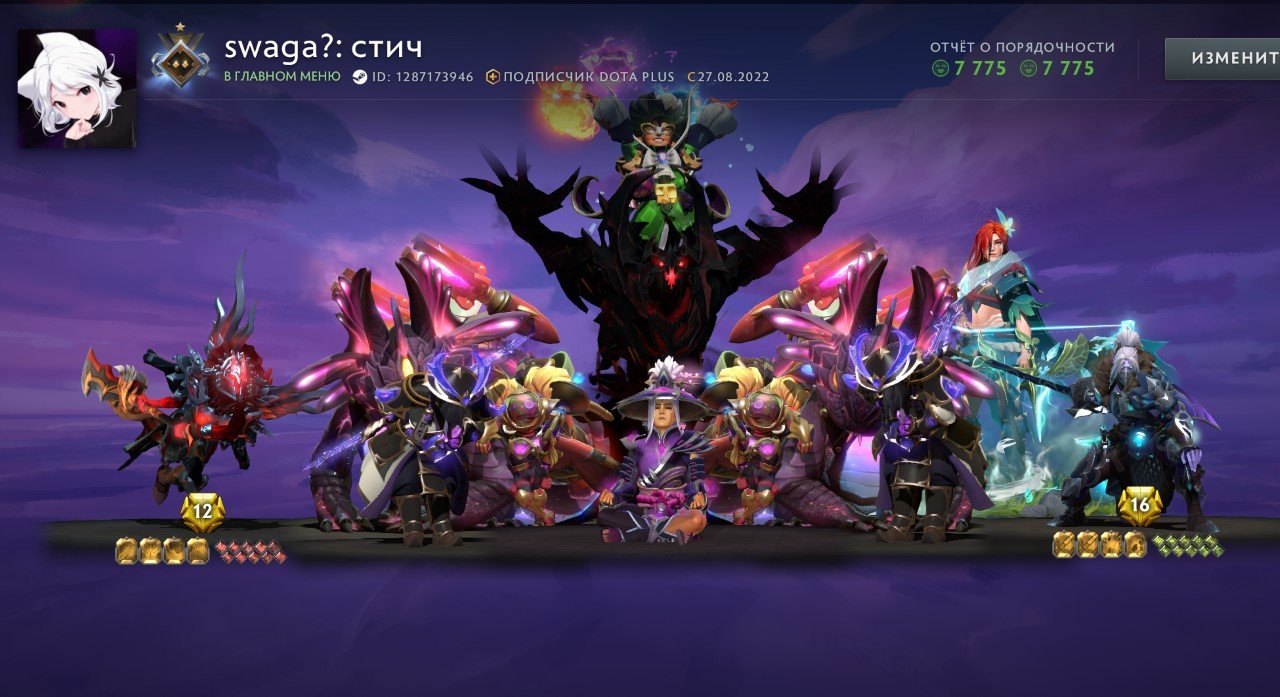Click the ИЗМЕНИТЬ button

pyautogui.click(x=1222, y=58)
